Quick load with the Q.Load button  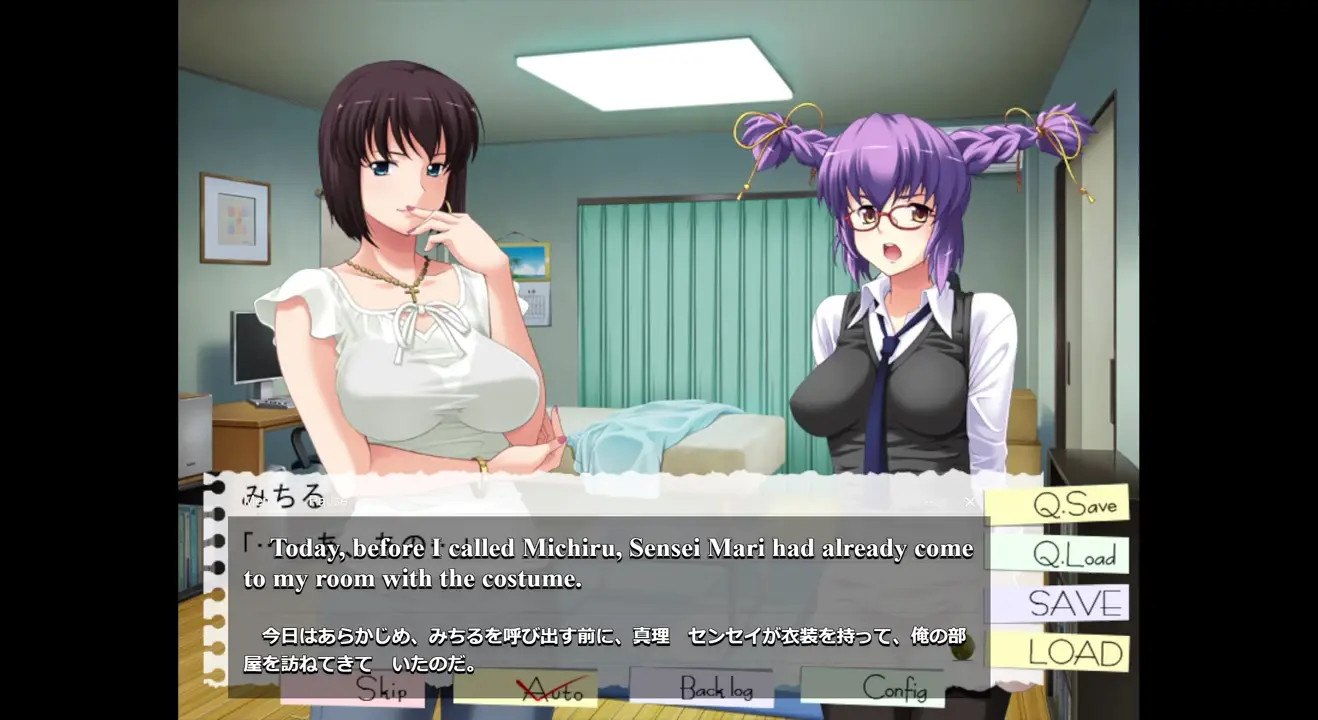click(1059, 555)
